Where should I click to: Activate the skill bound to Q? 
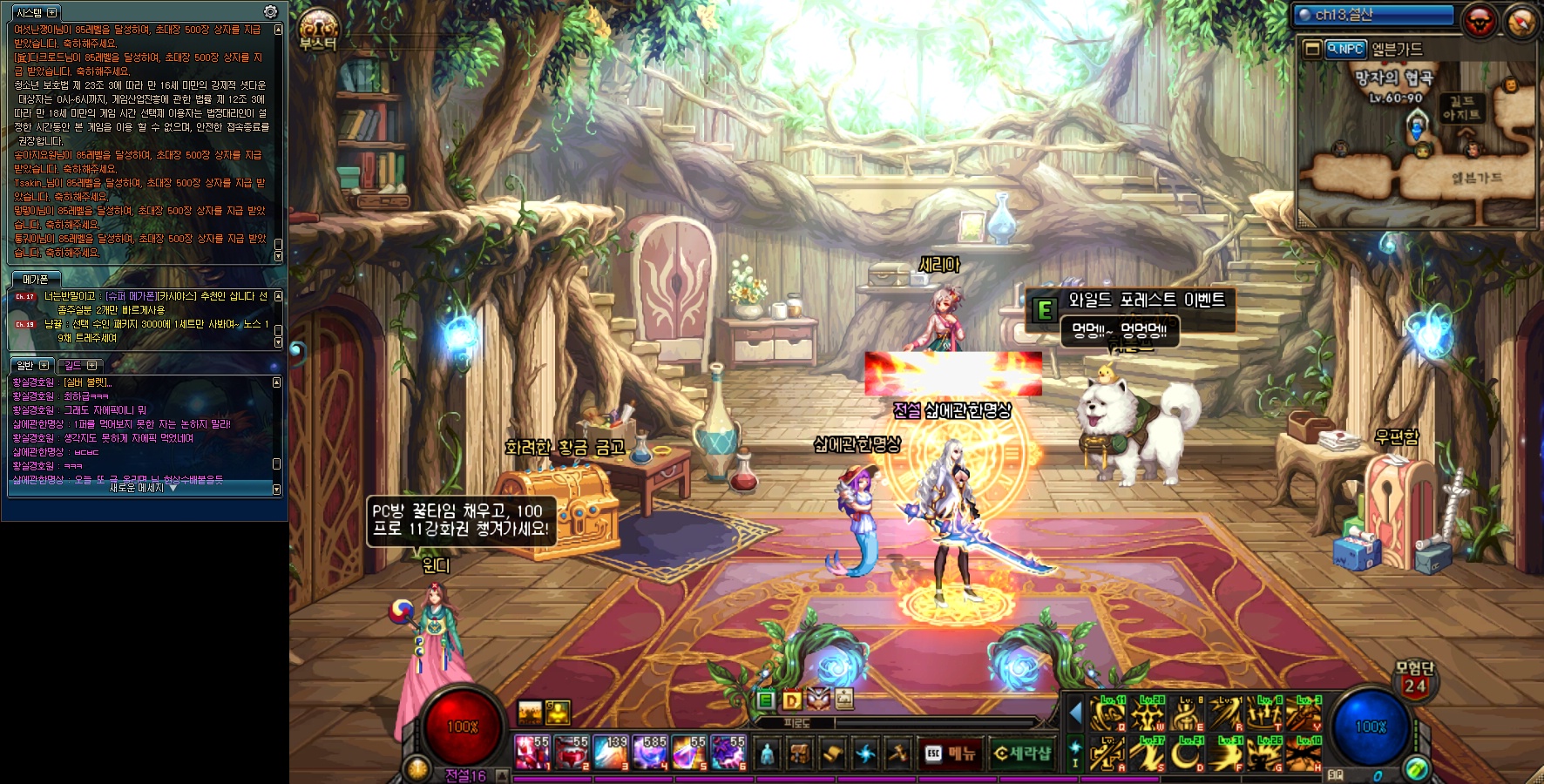click(x=1108, y=715)
